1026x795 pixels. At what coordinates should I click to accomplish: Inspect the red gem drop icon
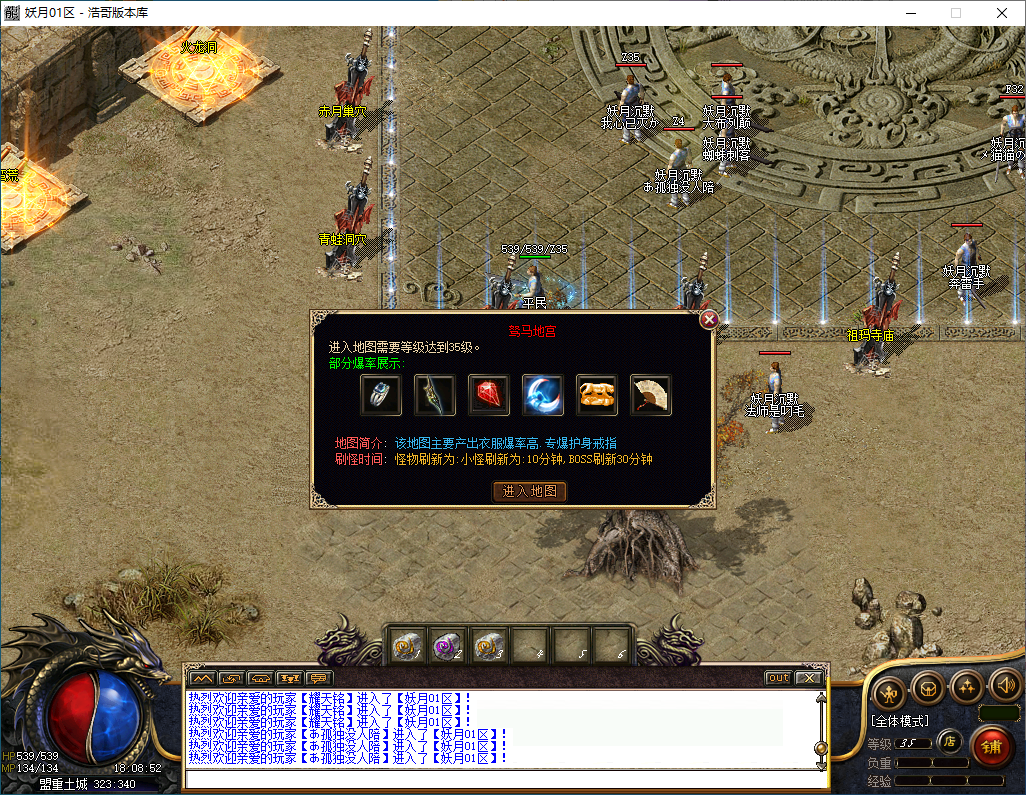pyautogui.click(x=489, y=395)
